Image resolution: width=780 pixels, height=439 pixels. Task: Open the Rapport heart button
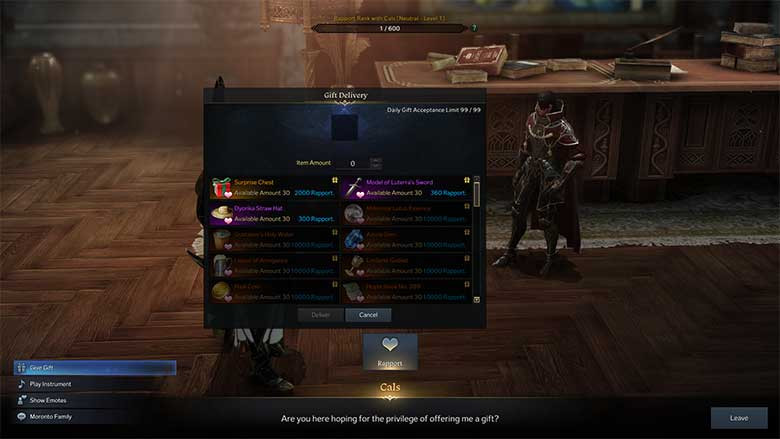tap(390, 351)
